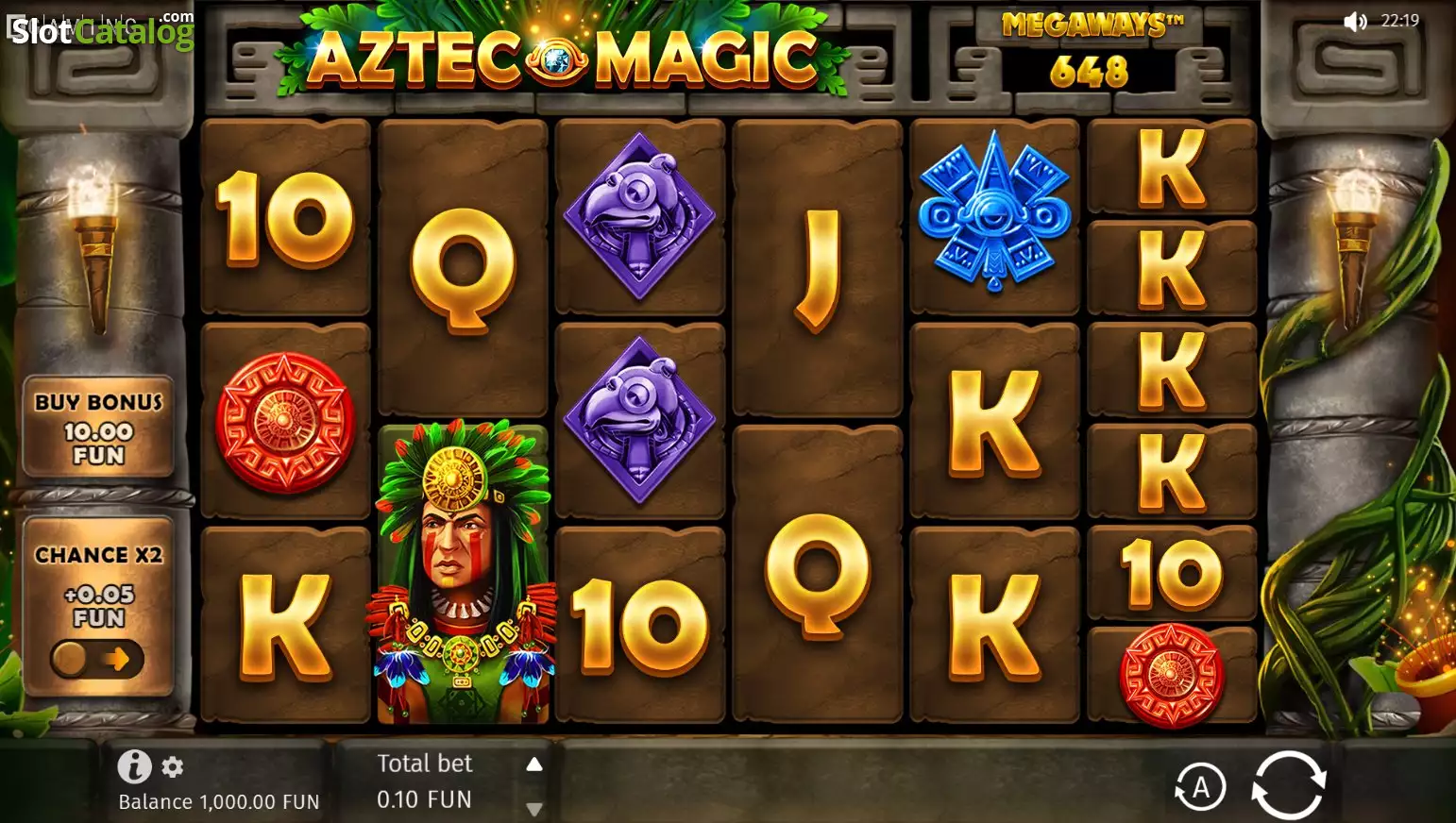1456x823 pixels.
Task: Mute the game sound
Action: pos(1354,21)
